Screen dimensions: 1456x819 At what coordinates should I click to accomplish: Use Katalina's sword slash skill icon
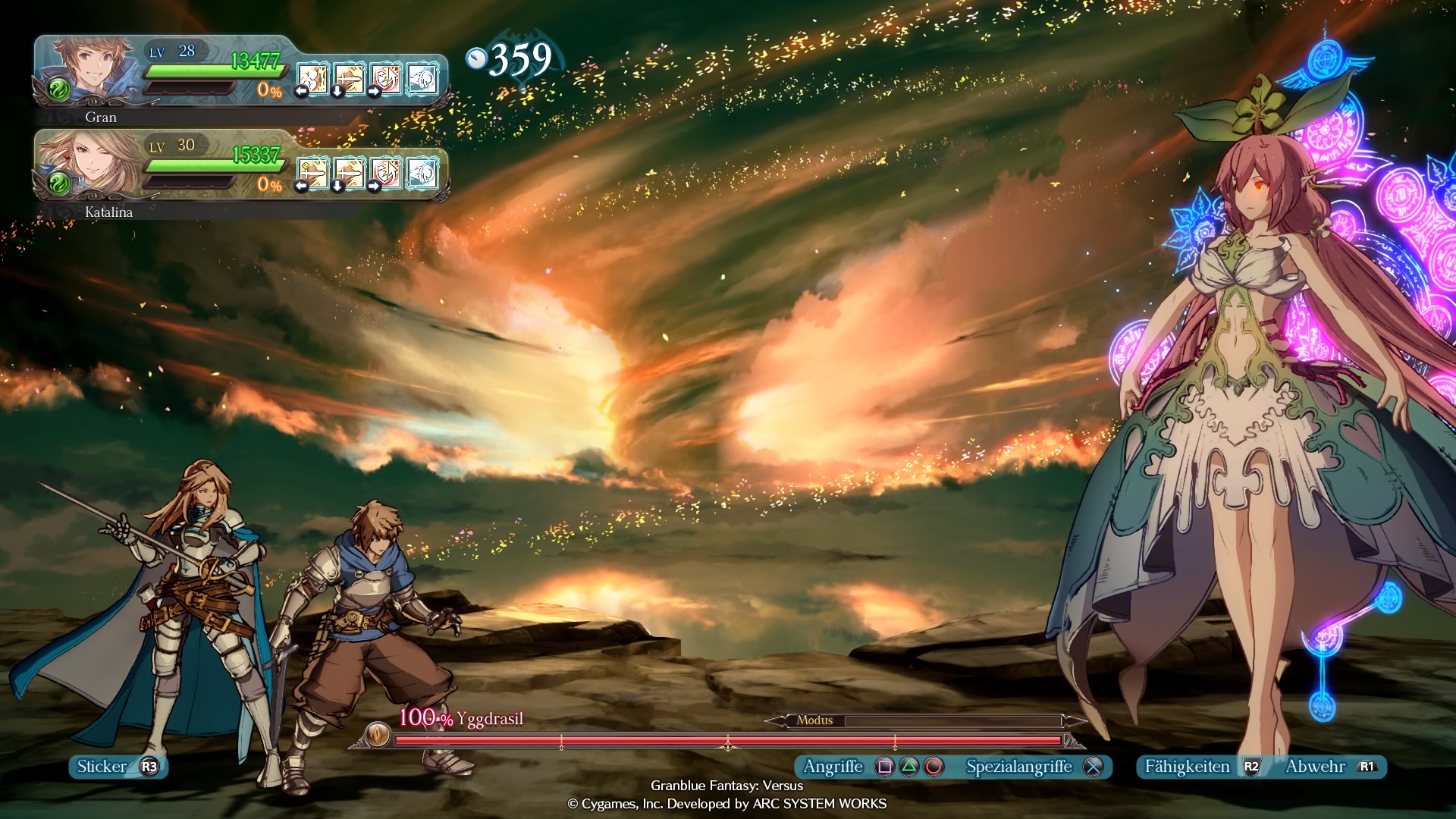point(350,173)
